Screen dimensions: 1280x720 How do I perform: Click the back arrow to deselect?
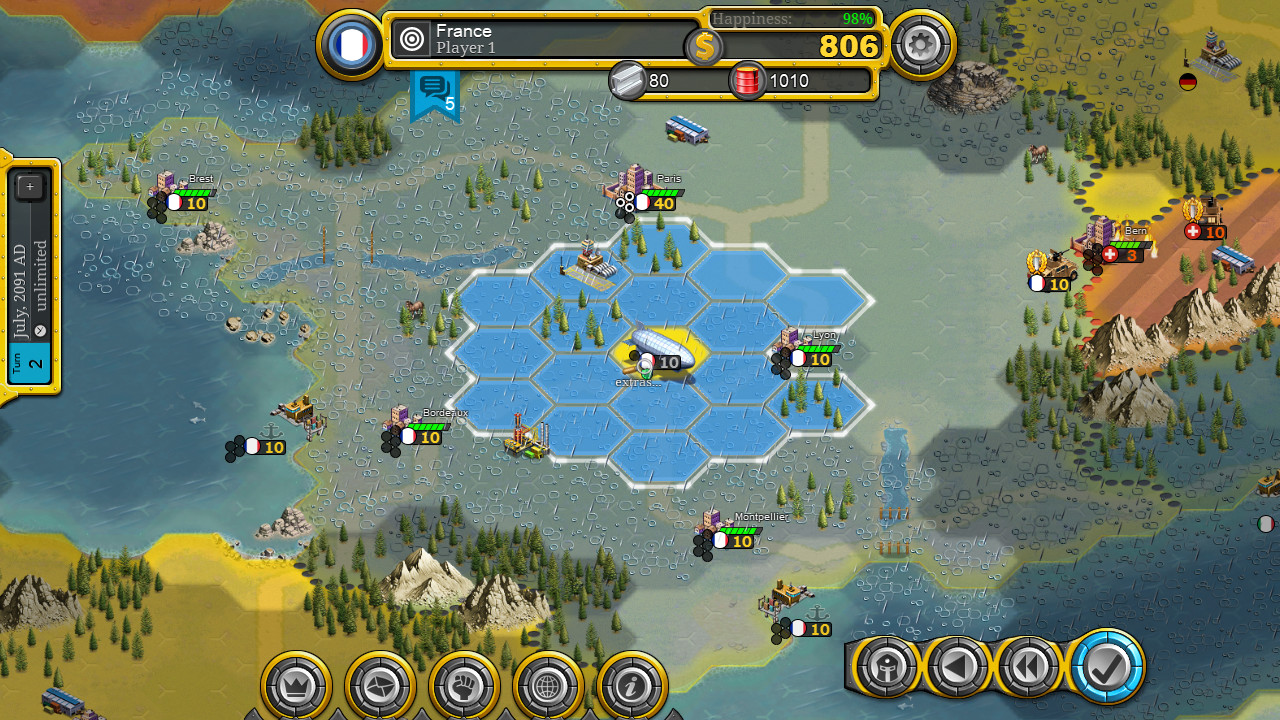958,666
